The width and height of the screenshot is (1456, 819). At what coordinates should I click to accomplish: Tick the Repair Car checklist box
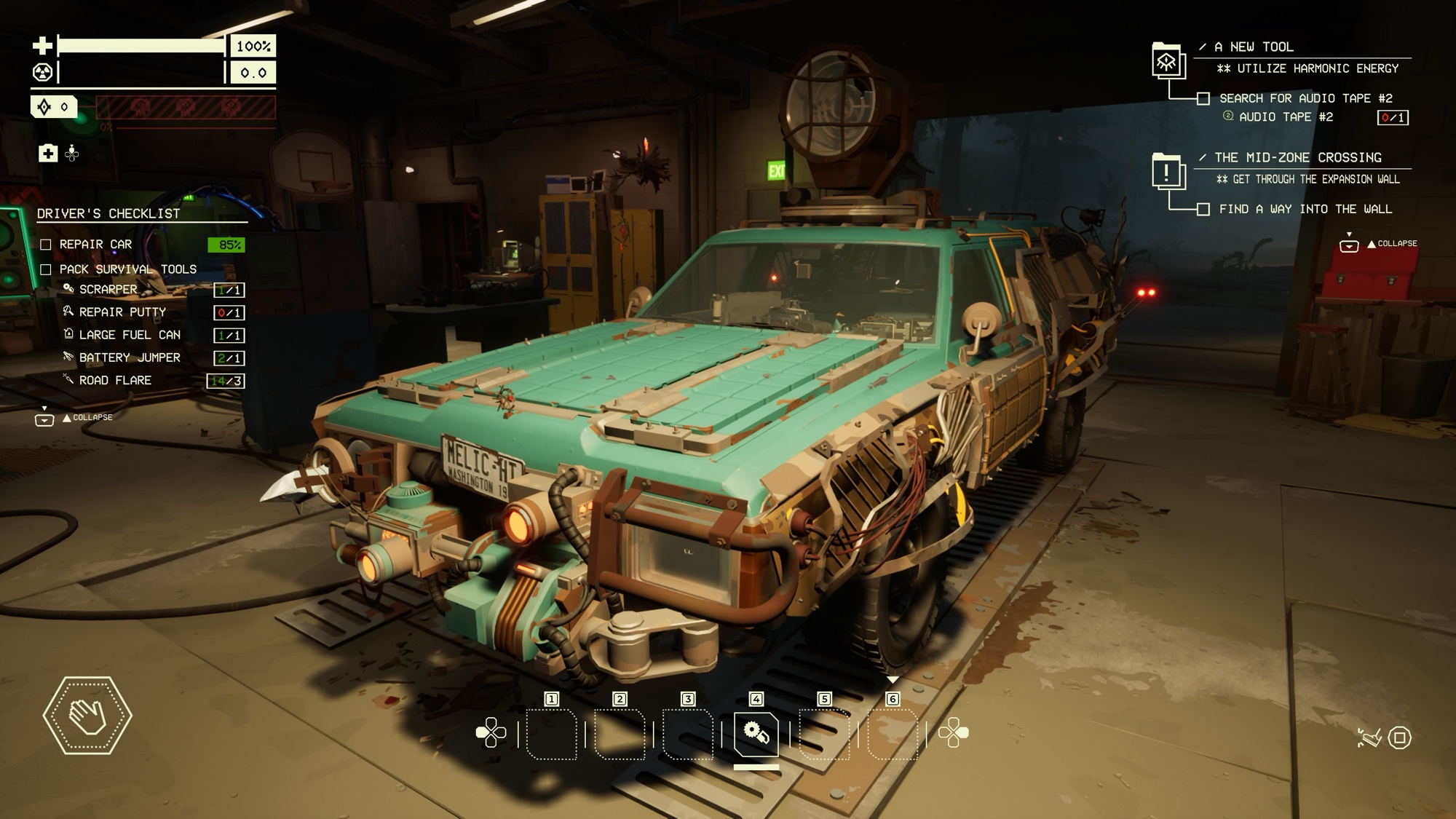[46, 245]
